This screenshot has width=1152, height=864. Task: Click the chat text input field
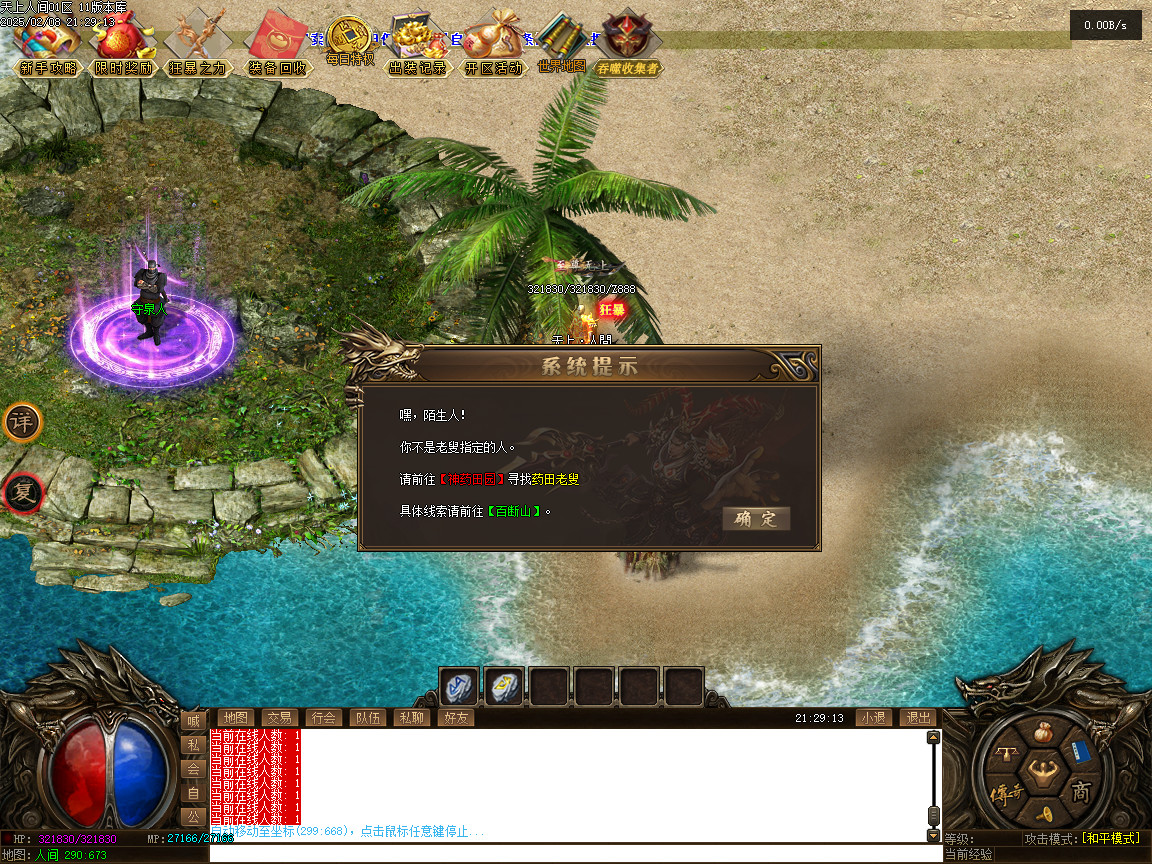point(575,855)
